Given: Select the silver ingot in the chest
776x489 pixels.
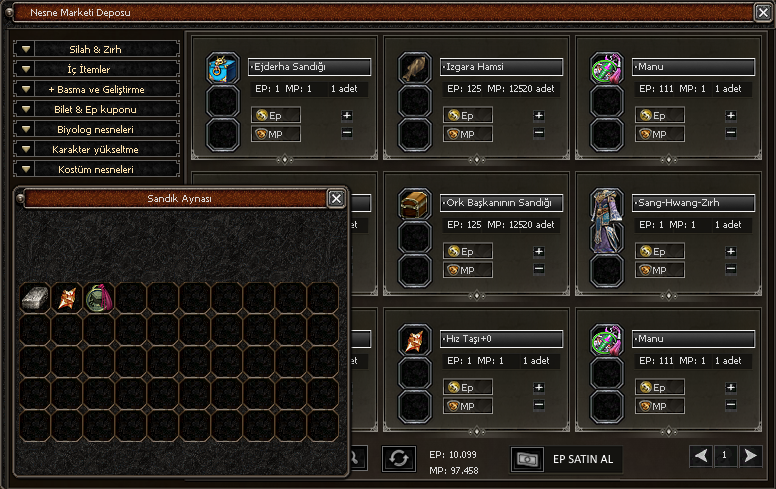Looking at the screenshot, I should [35, 297].
